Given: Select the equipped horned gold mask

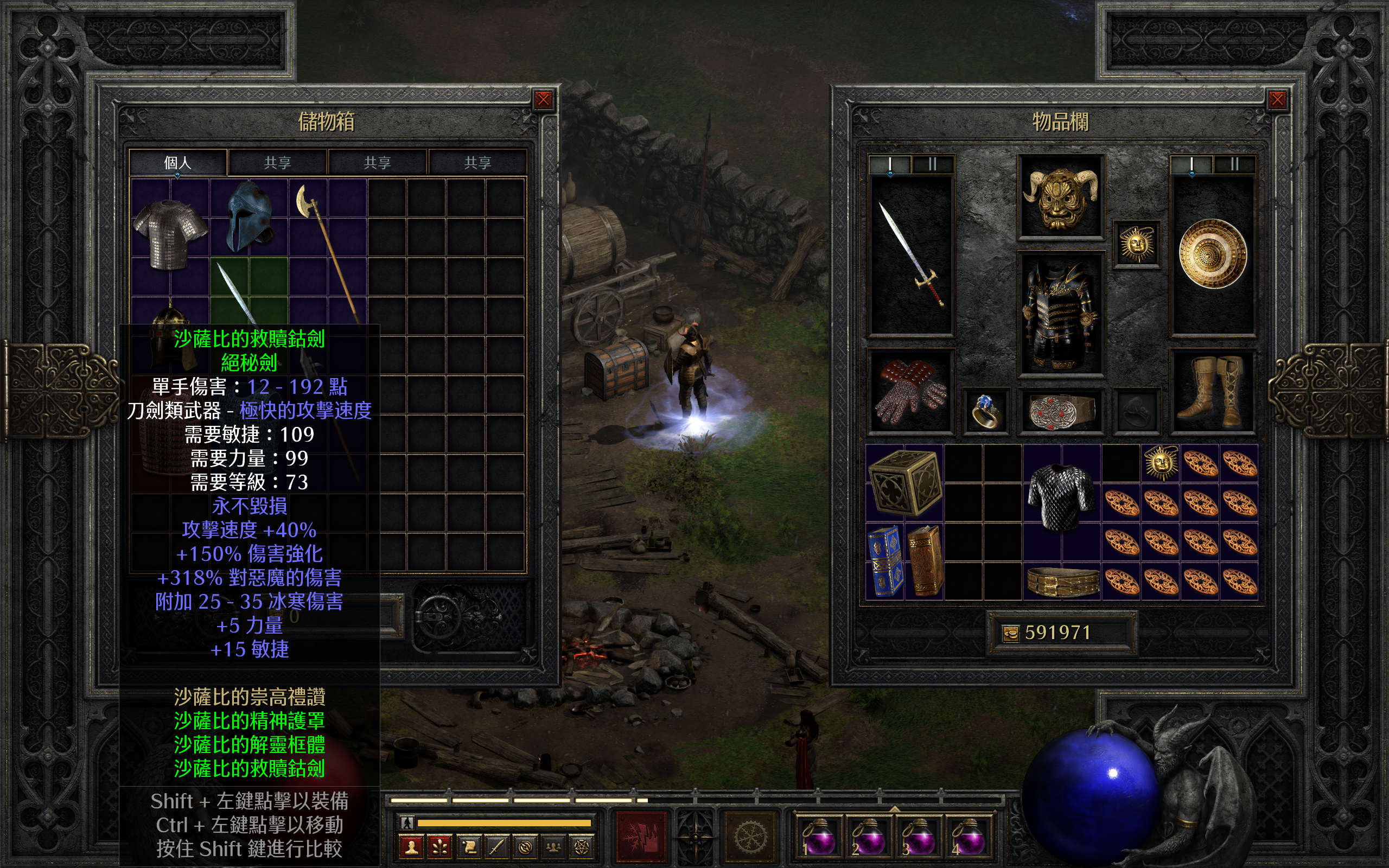Looking at the screenshot, I should (1061, 196).
